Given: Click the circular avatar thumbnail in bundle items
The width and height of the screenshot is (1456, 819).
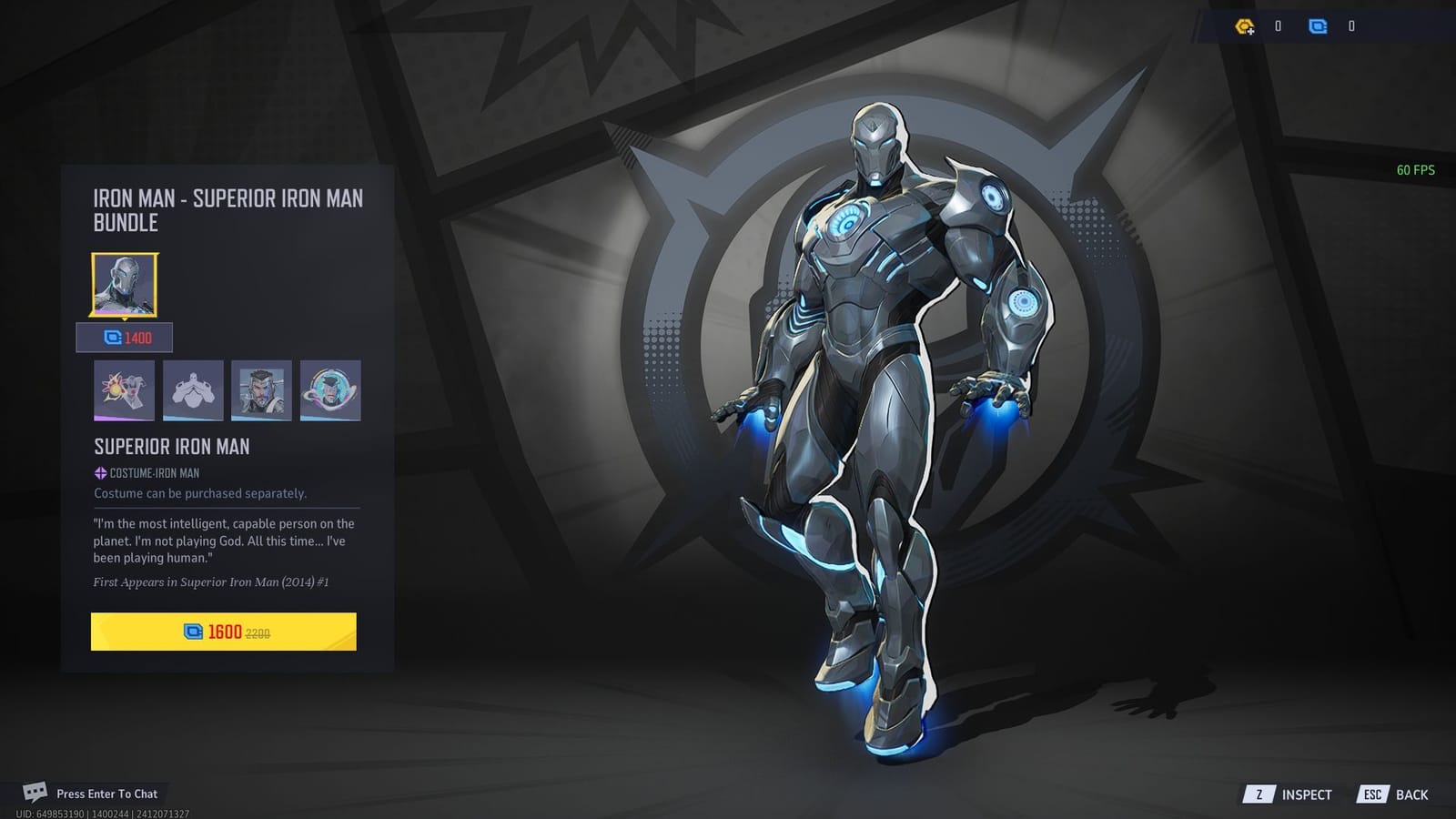Looking at the screenshot, I should coord(330,391).
